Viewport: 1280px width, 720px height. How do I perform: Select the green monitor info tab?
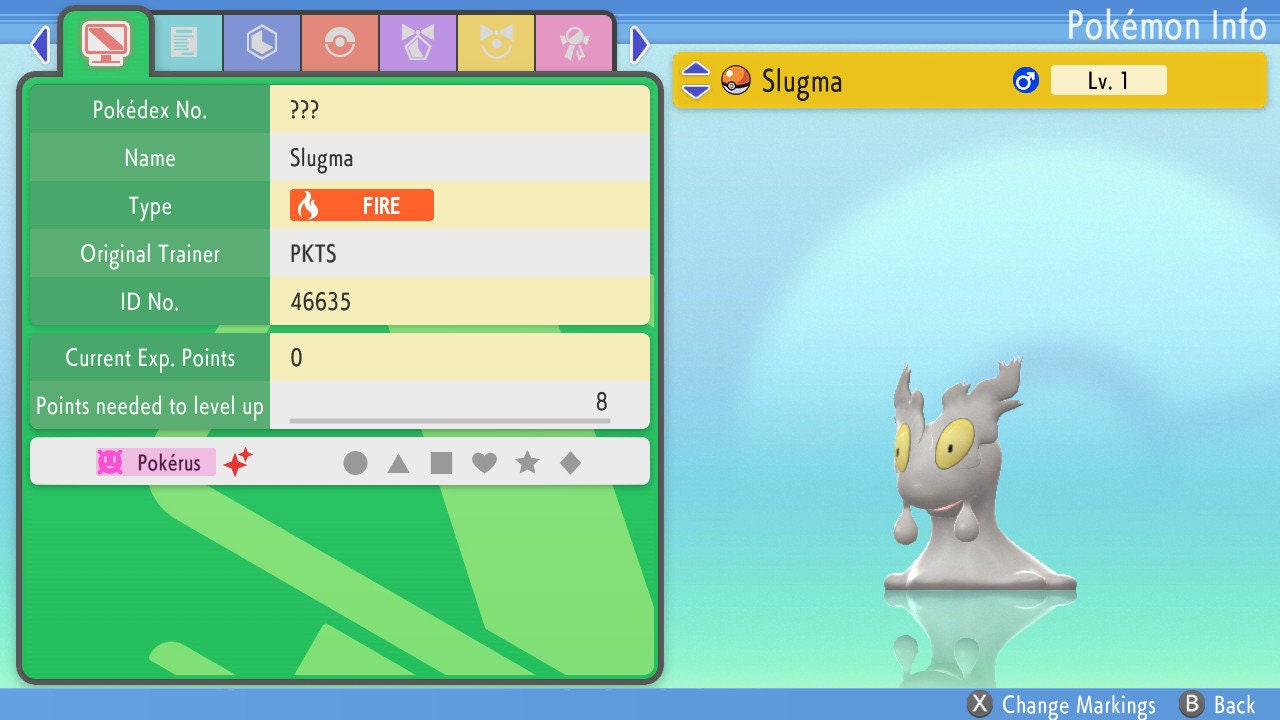[106, 42]
